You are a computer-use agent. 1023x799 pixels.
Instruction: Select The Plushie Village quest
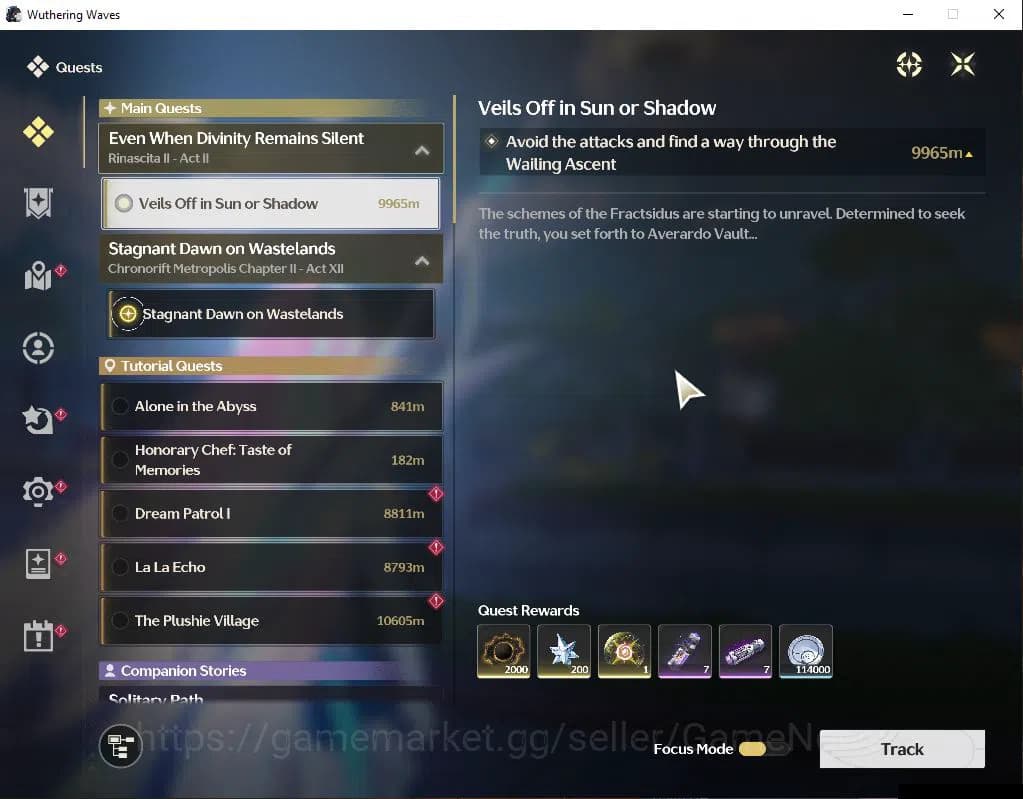[x=270, y=621]
